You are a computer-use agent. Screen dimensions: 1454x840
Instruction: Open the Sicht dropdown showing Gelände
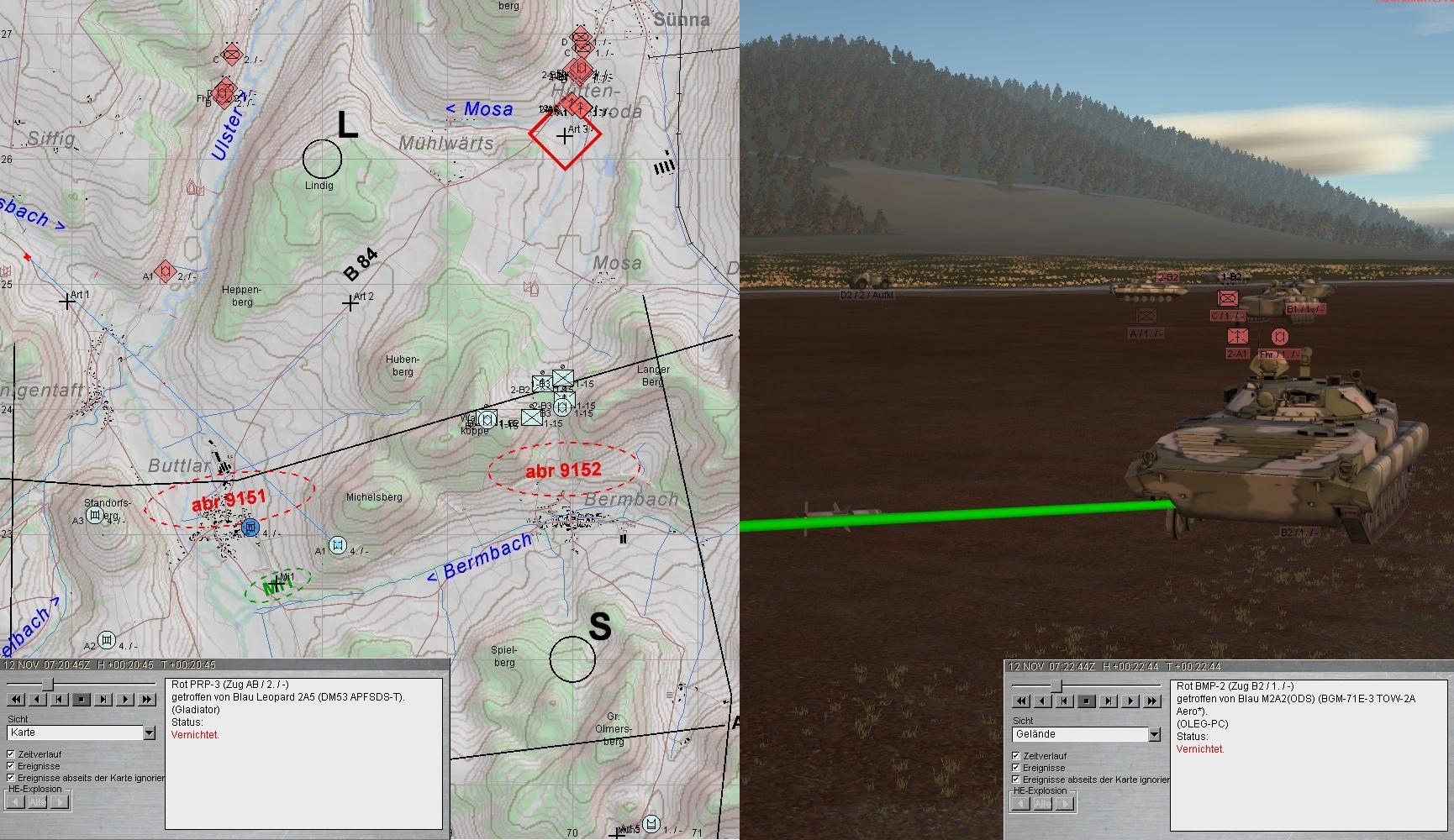click(x=1154, y=734)
